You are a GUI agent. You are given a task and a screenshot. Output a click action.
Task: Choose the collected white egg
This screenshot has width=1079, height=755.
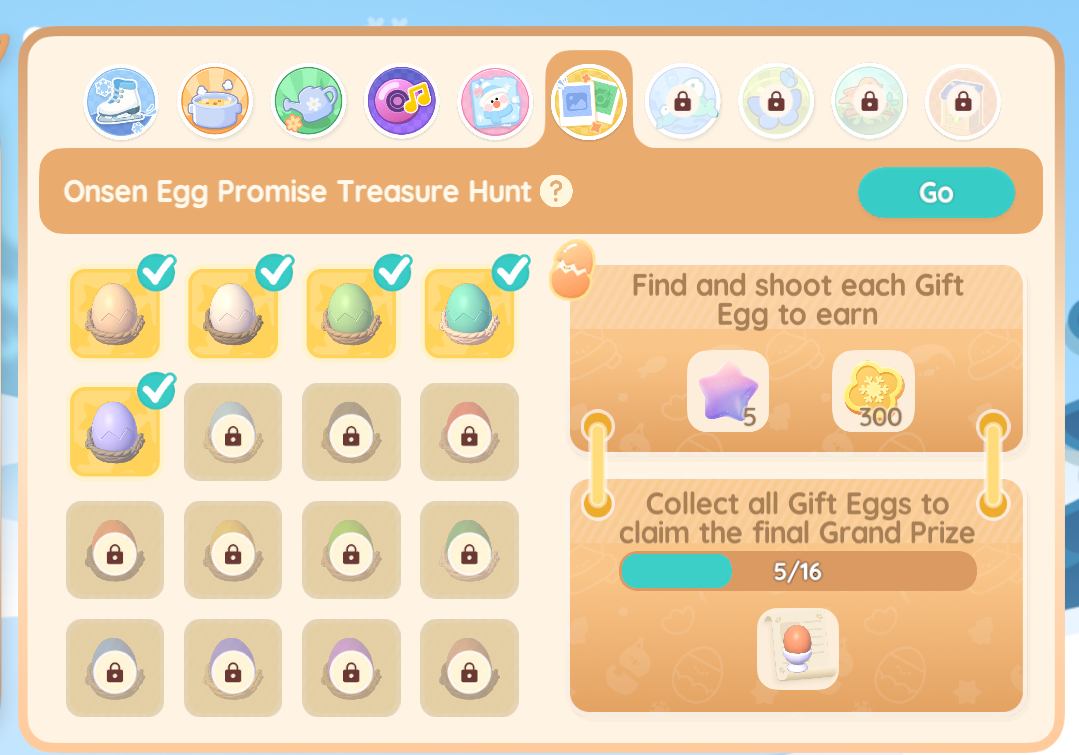pos(233,313)
